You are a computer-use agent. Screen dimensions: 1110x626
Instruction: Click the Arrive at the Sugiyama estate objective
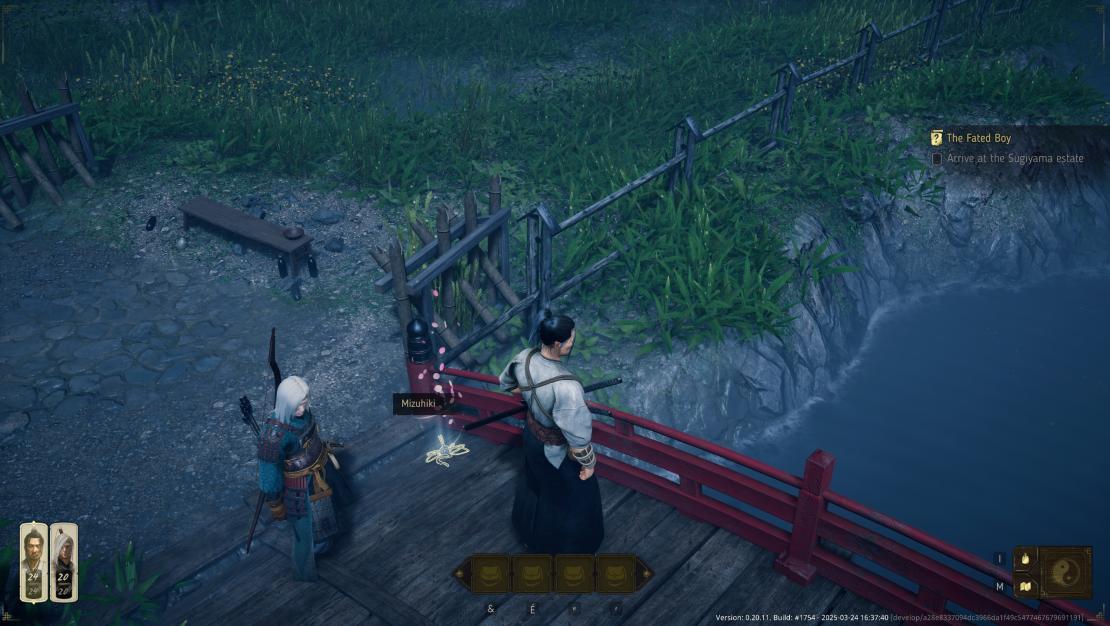coord(1014,158)
